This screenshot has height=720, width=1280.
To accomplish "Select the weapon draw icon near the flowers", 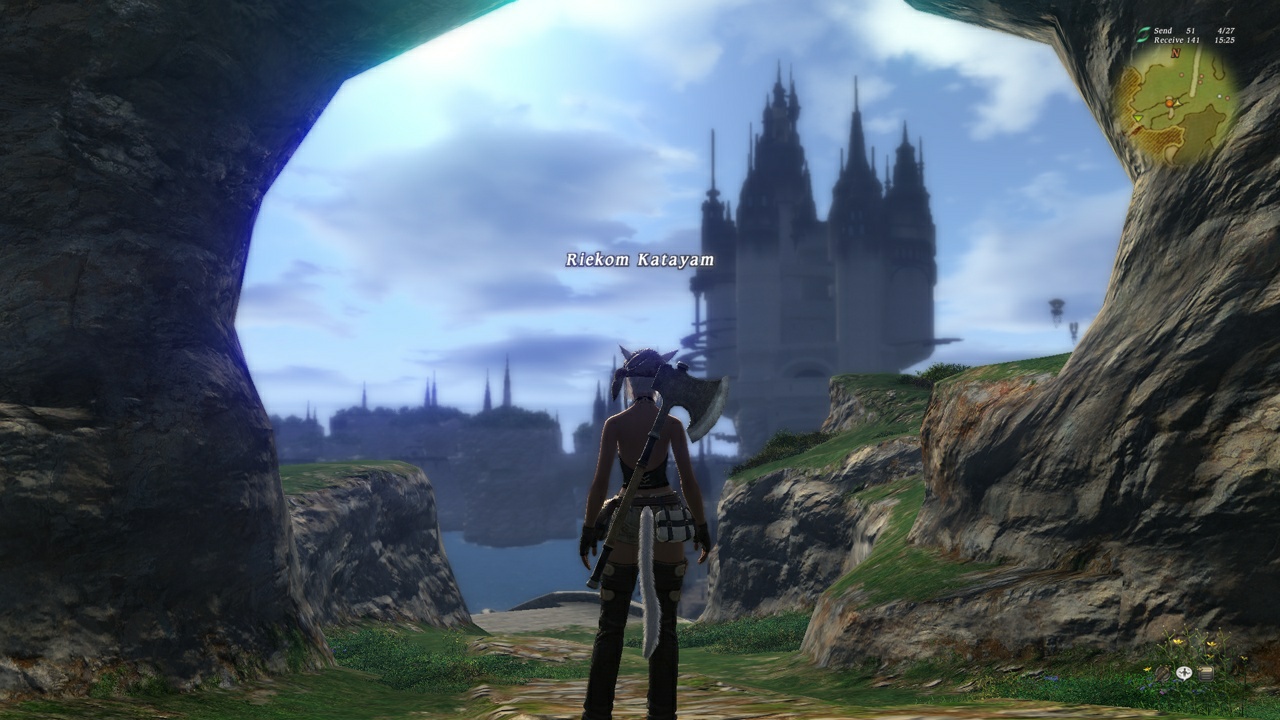I will [x=1162, y=673].
